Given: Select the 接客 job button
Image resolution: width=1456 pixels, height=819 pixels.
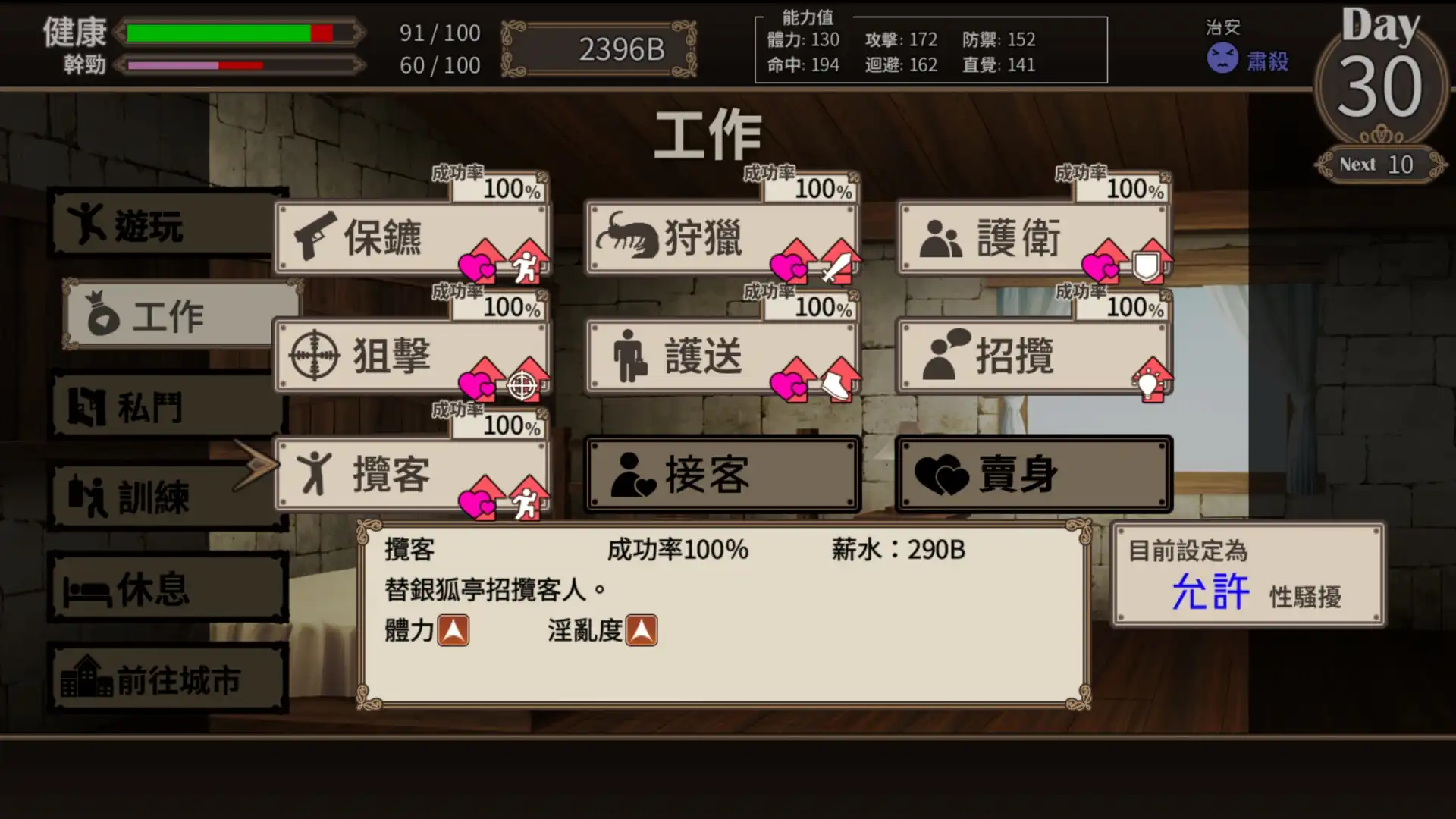Looking at the screenshot, I should click(720, 472).
